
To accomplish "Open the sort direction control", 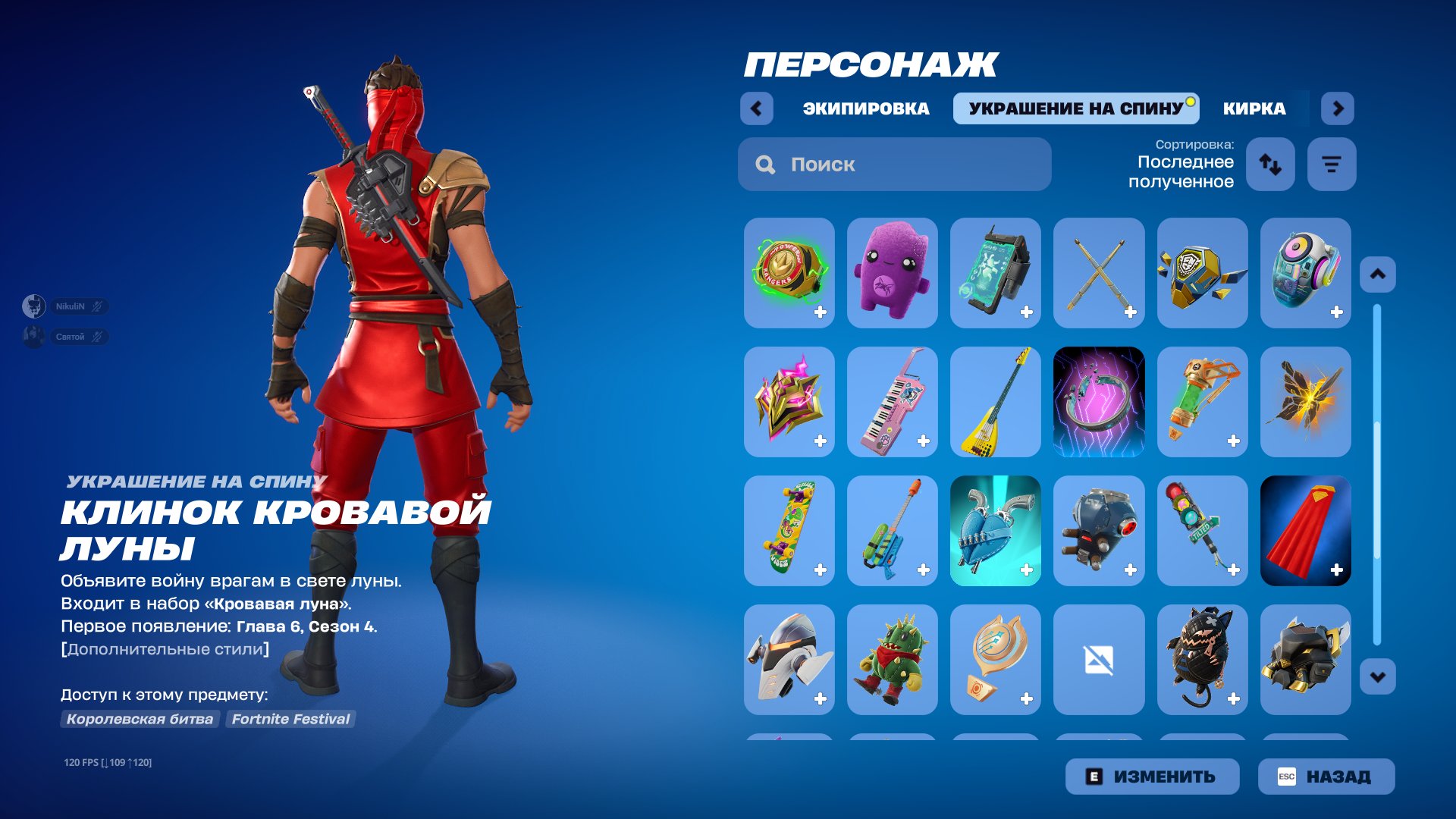I will point(1270,164).
